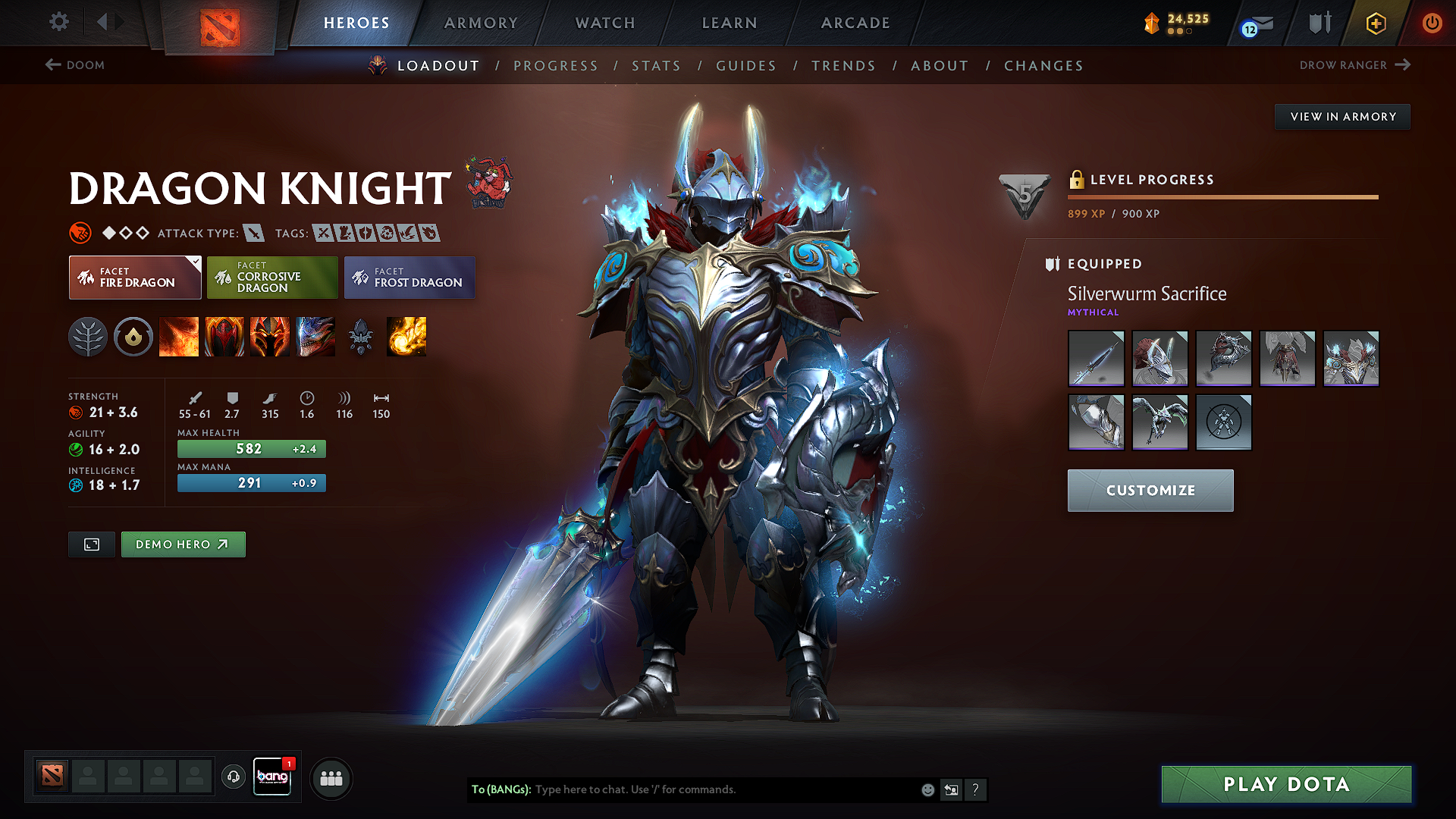Screen dimensions: 1456x819
Task: Open the Breathe Fire ability icon
Action: click(179, 337)
